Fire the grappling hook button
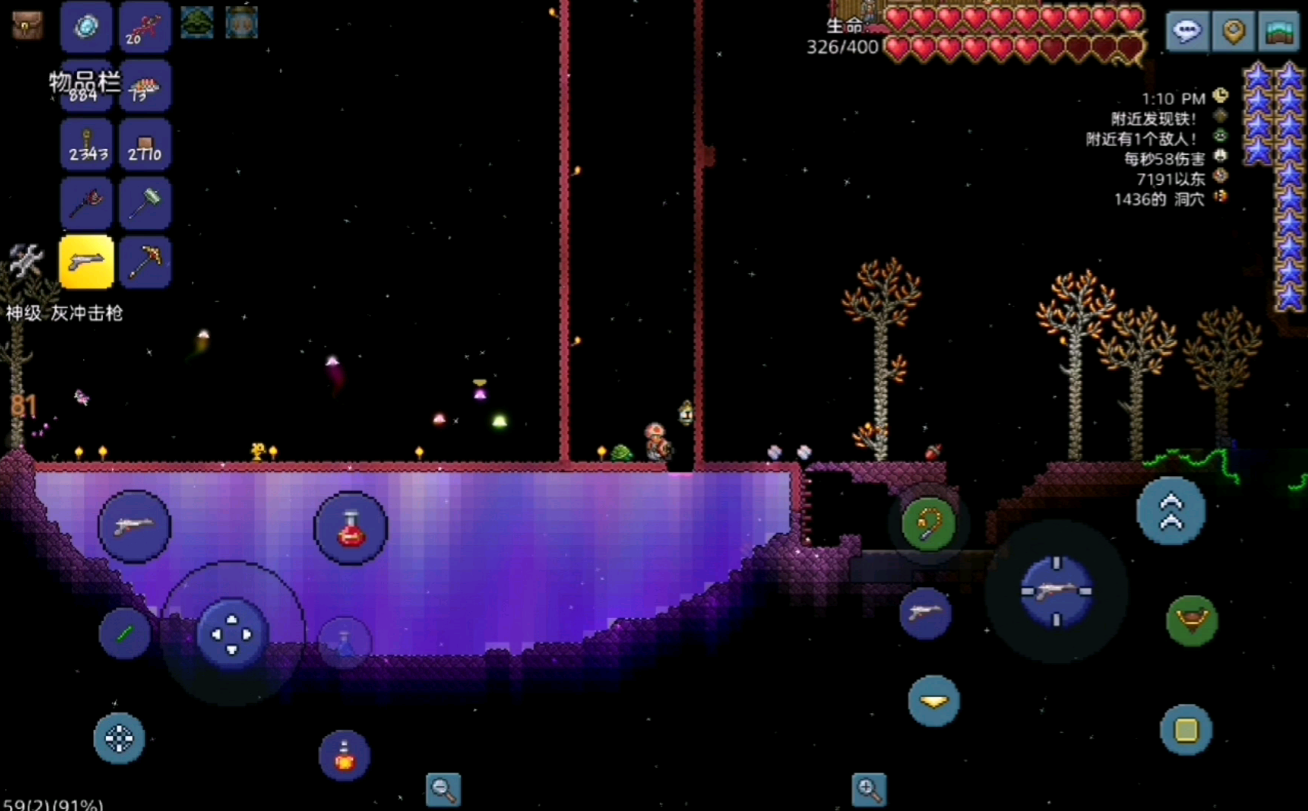The image size is (1308, 811). click(x=929, y=522)
